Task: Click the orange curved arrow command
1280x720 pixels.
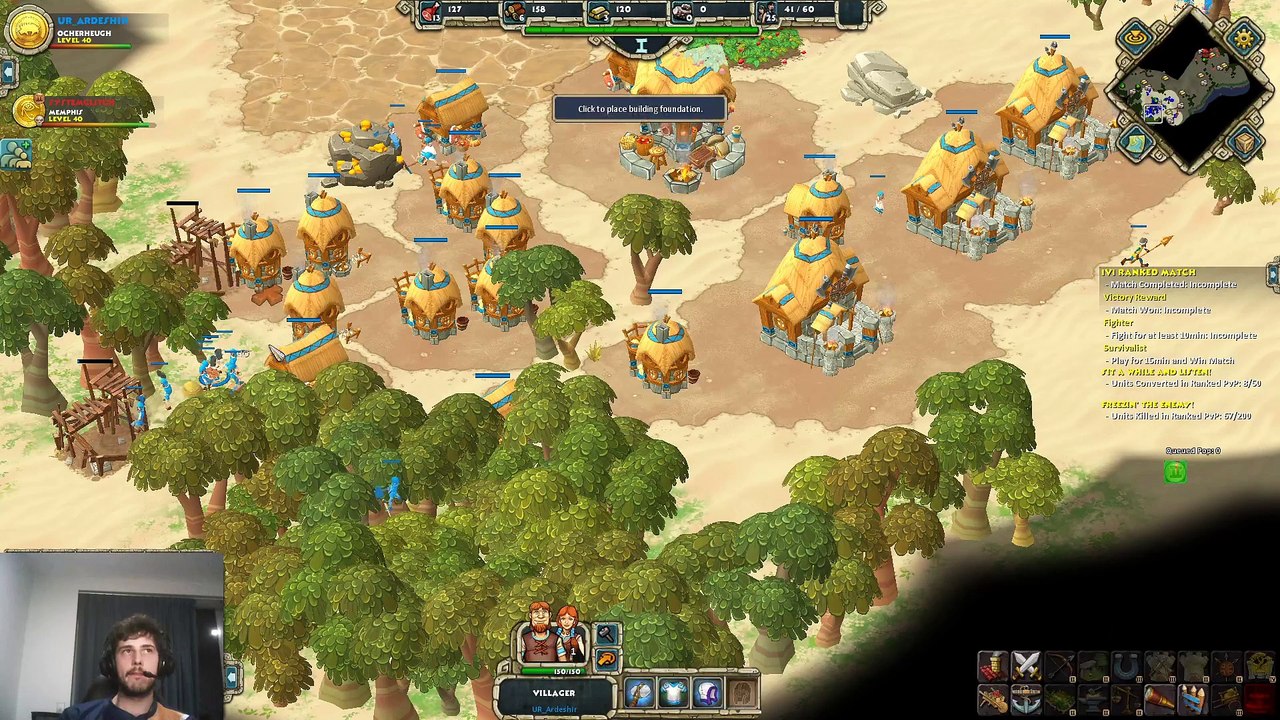Action: [x=606, y=660]
